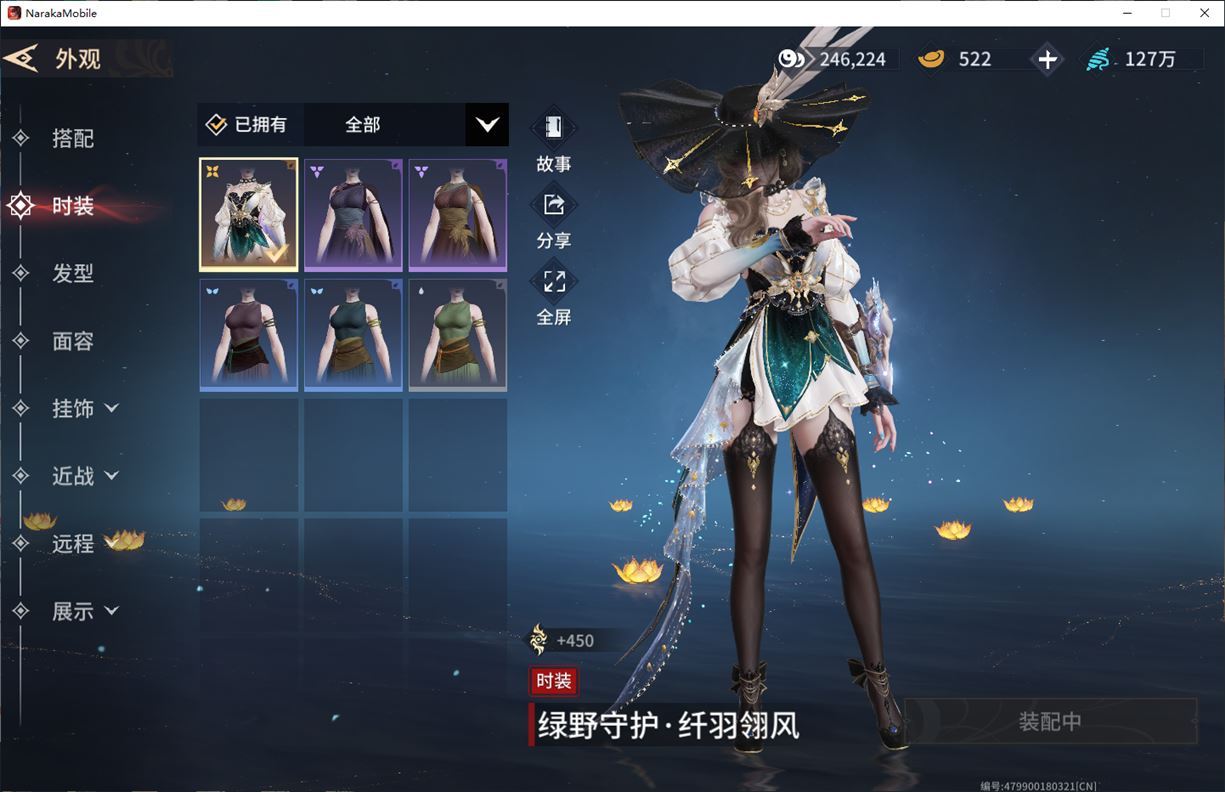
Task: Toggle the 已拥有 owned filter
Action: point(247,125)
